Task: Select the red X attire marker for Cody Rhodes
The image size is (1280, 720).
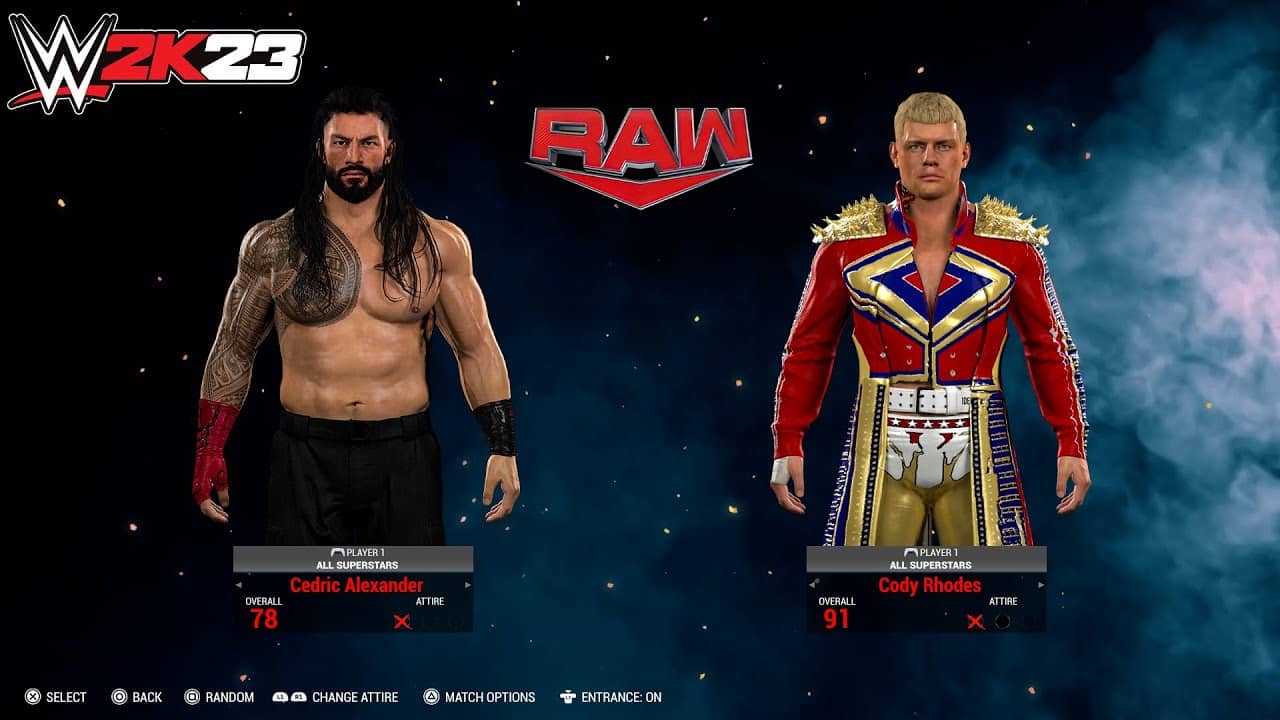Action: pyautogui.click(x=976, y=622)
